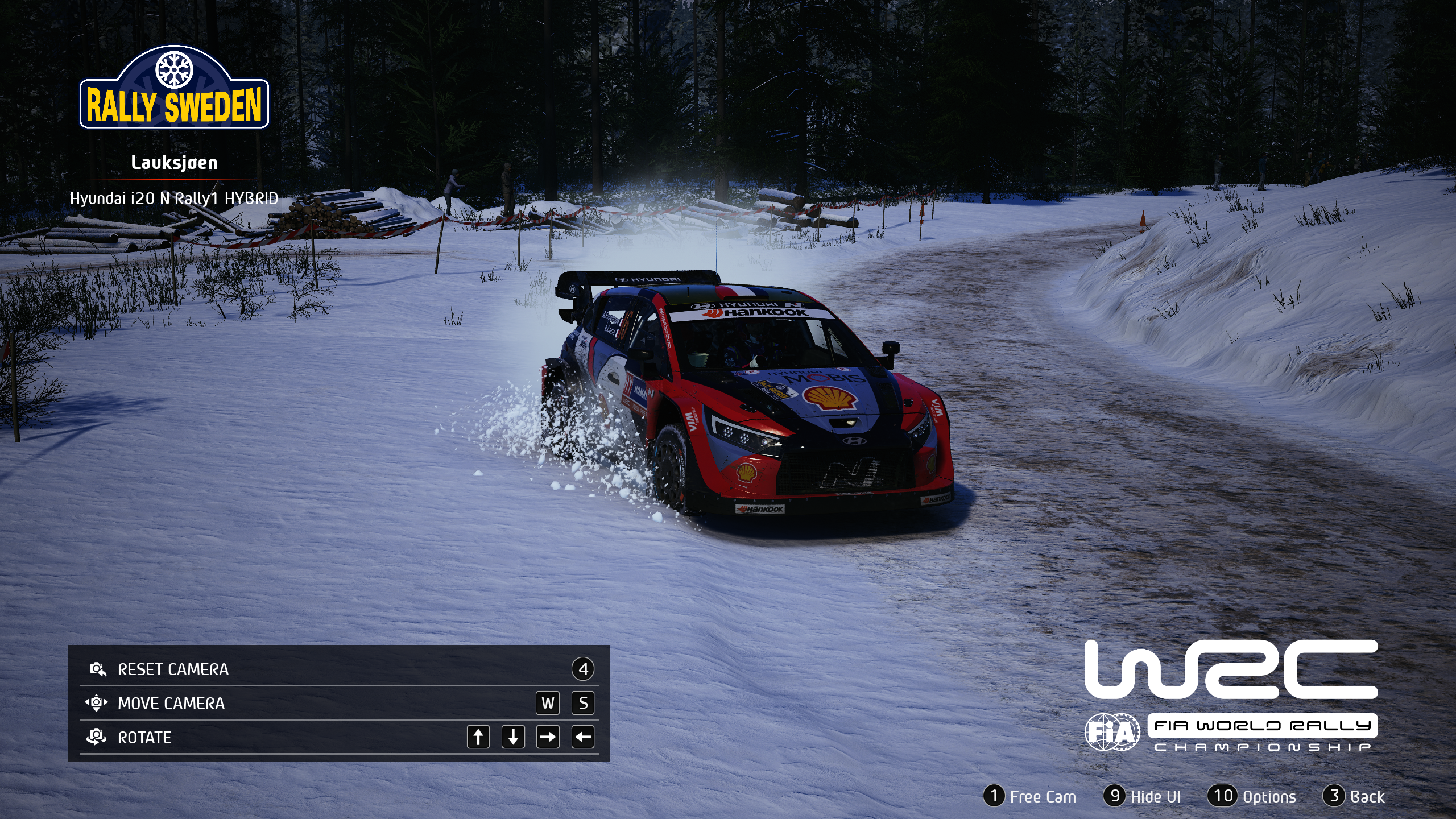
Task: Select the Rotate camera row
Action: coord(339,737)
